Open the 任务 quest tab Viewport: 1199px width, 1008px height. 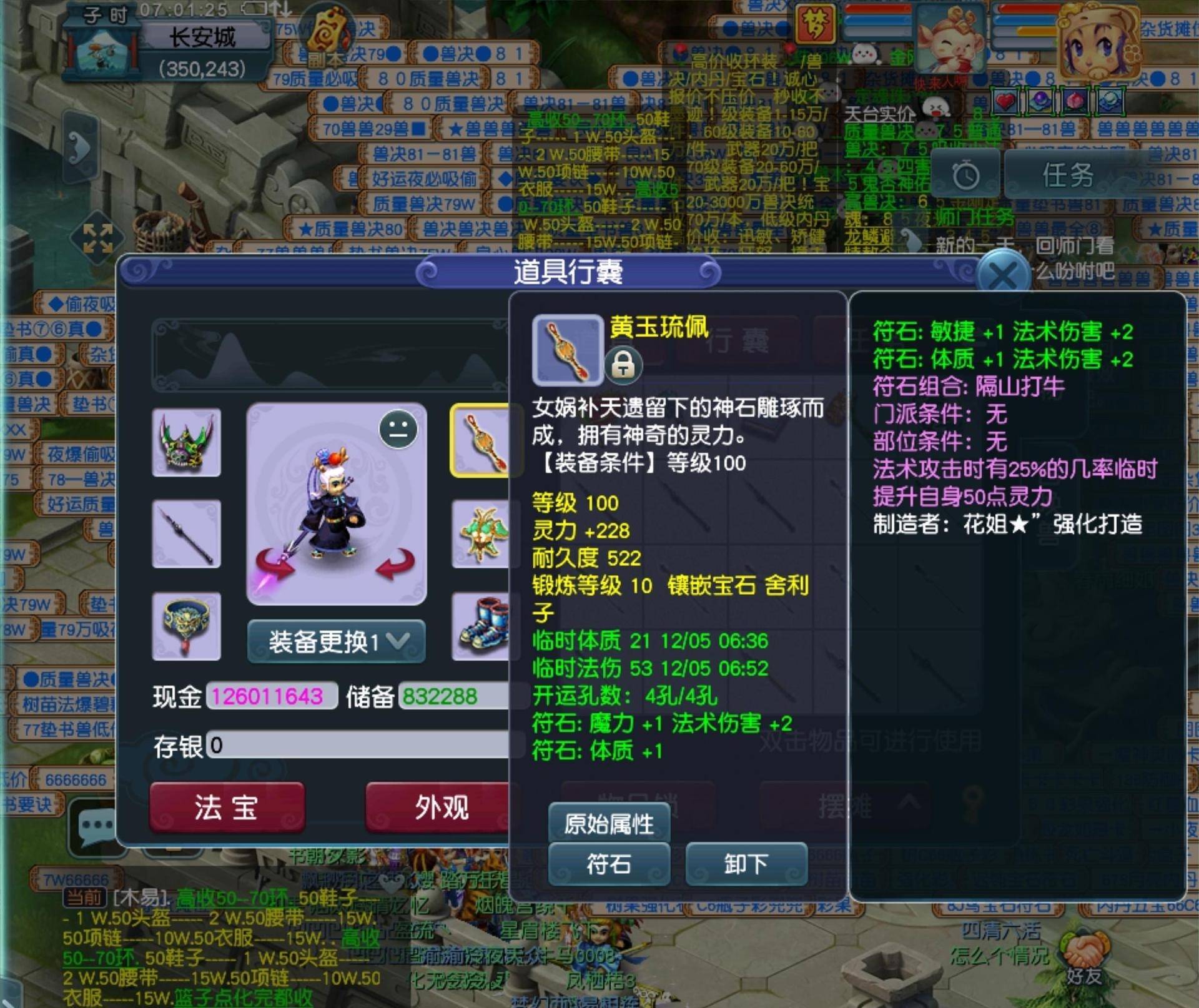click(1067, 175)
